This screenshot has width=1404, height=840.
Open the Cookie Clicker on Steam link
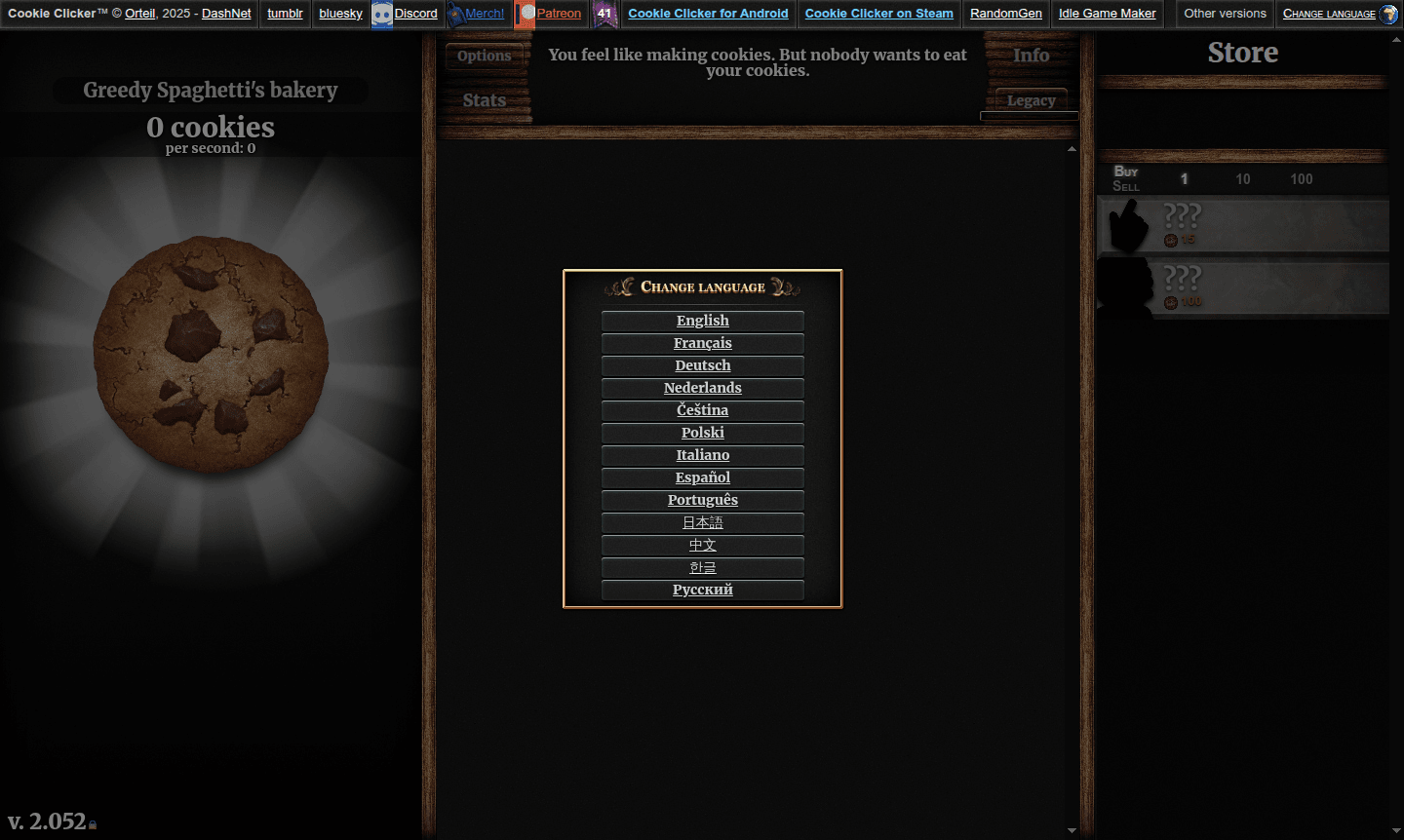coord(878,14)
